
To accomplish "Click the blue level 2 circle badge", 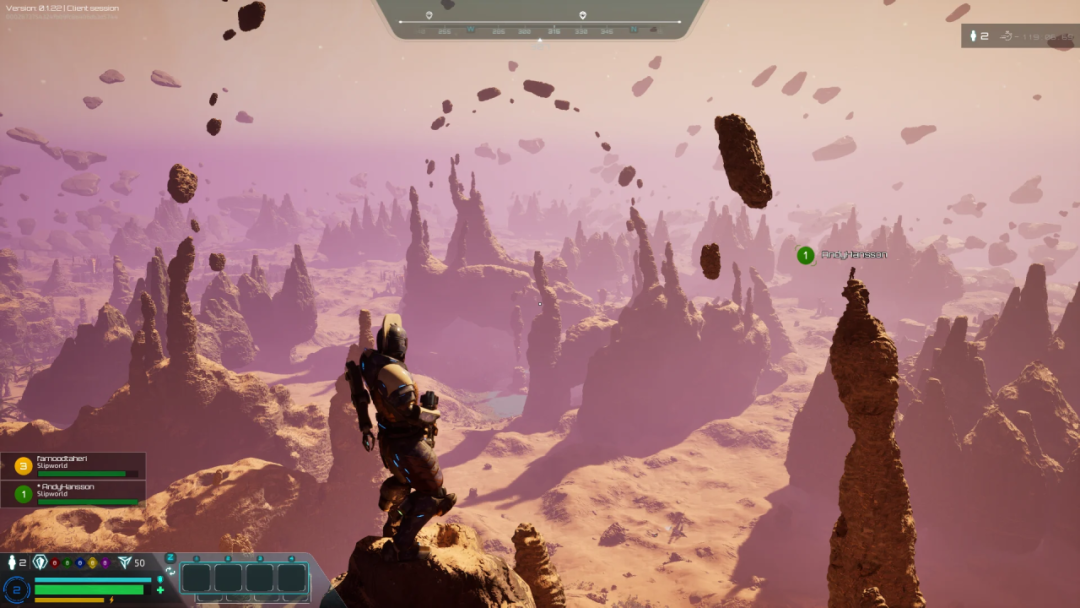I will click(15, 589).
